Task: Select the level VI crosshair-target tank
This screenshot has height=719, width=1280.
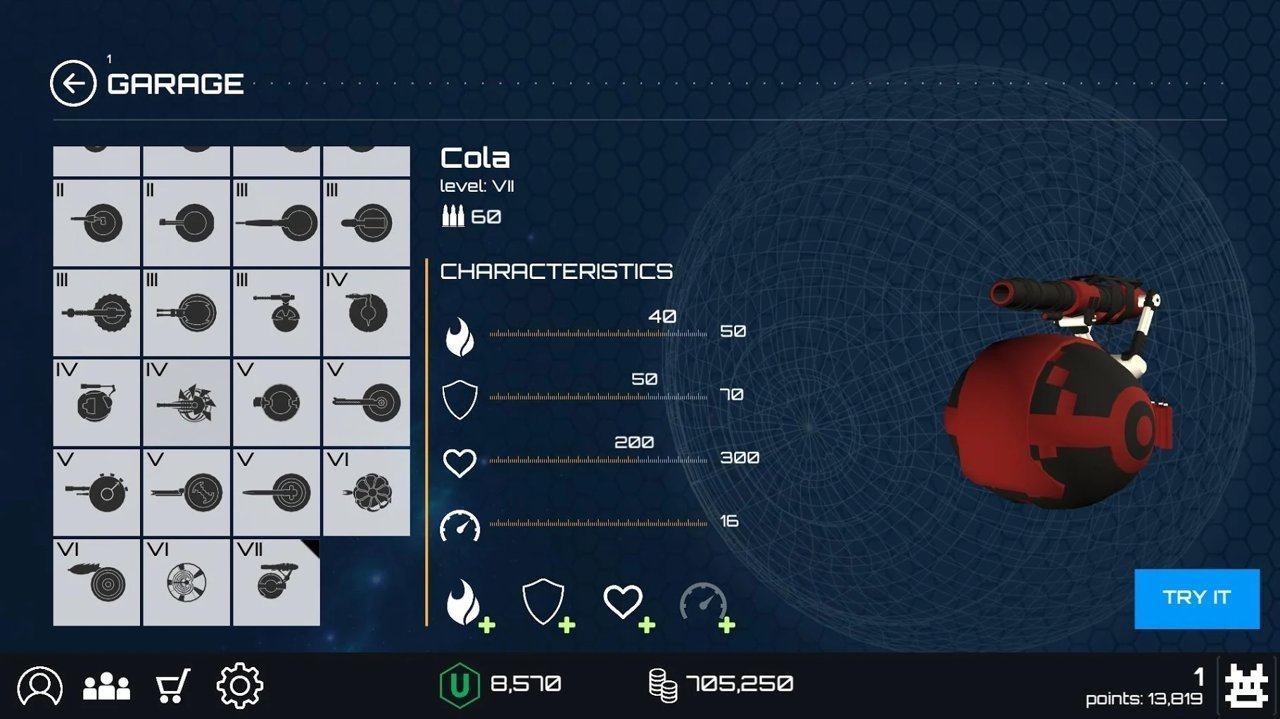Action: [x=186, y=582]
